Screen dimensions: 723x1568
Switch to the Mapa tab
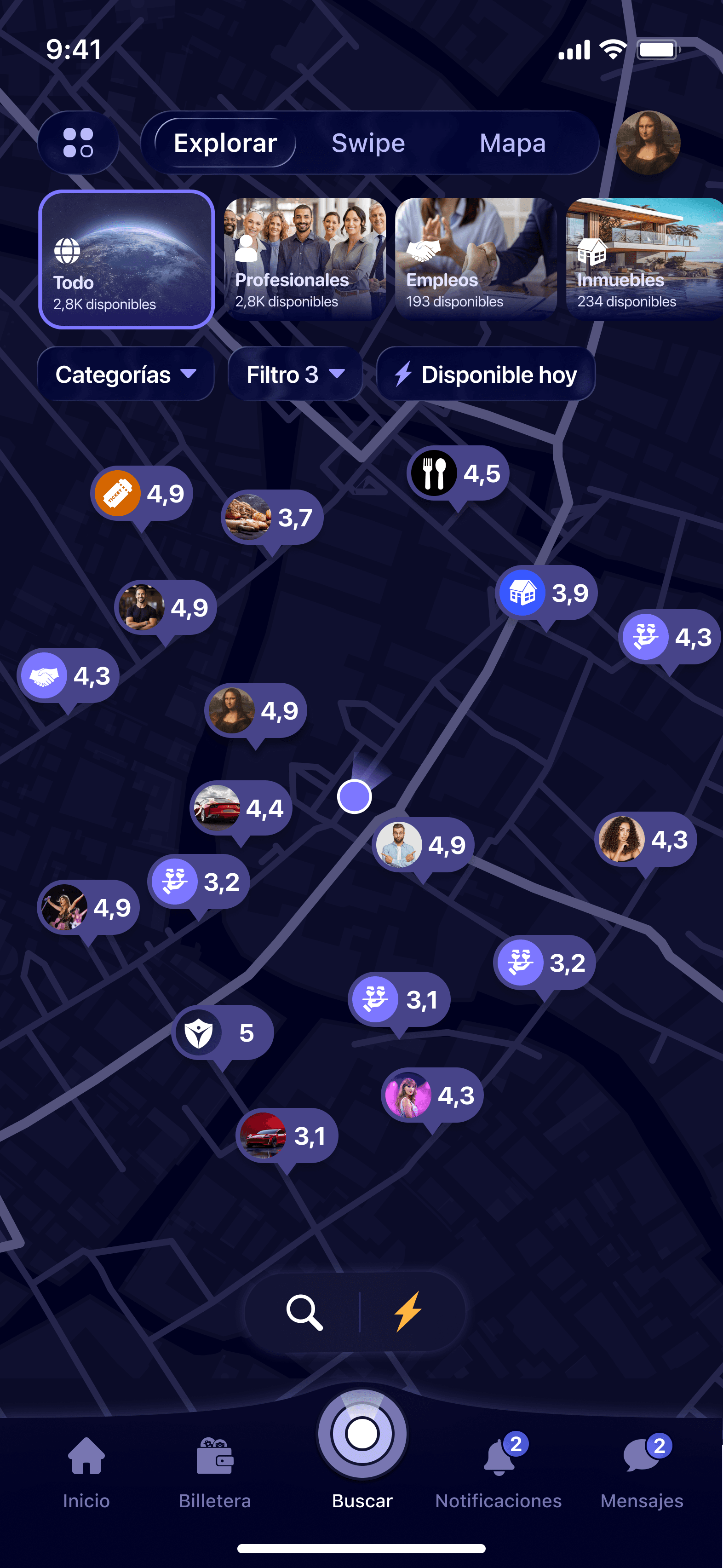click(x=512, y=143)
